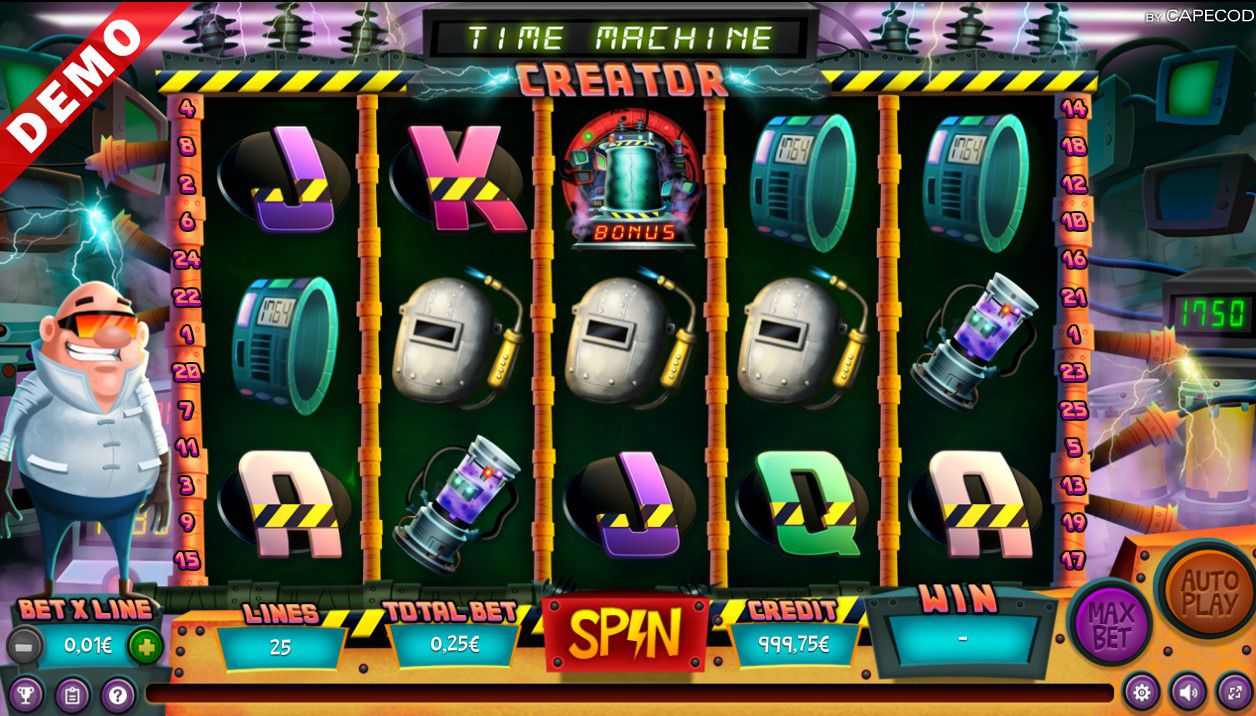1256x716 pixels.
Task: Increase bet per line with green plus
Action: point(146,646)
